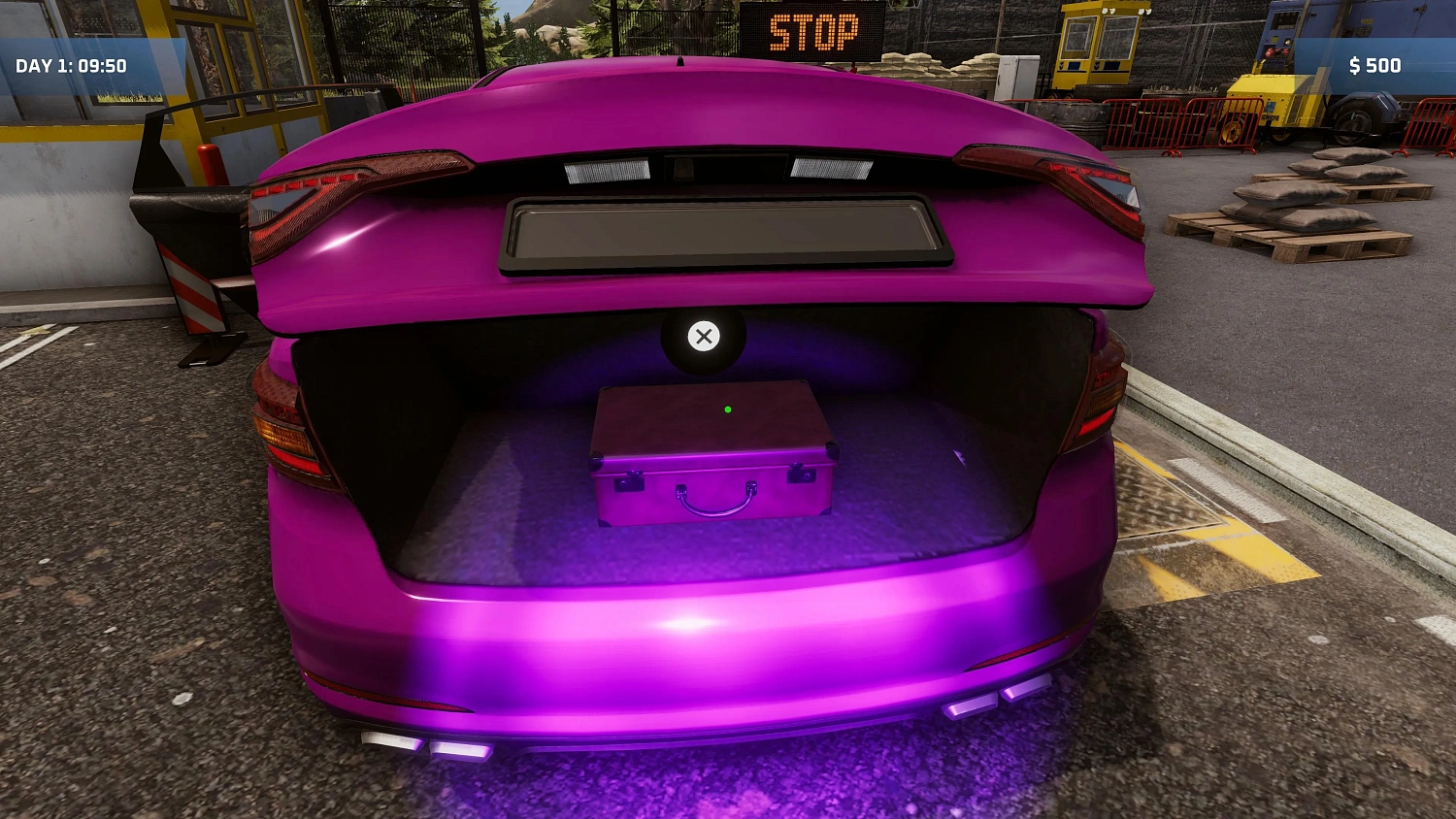Click the empty license plate holder
Image resolution: width=1456 pixels, height=819 pixels.
[723, 232]
